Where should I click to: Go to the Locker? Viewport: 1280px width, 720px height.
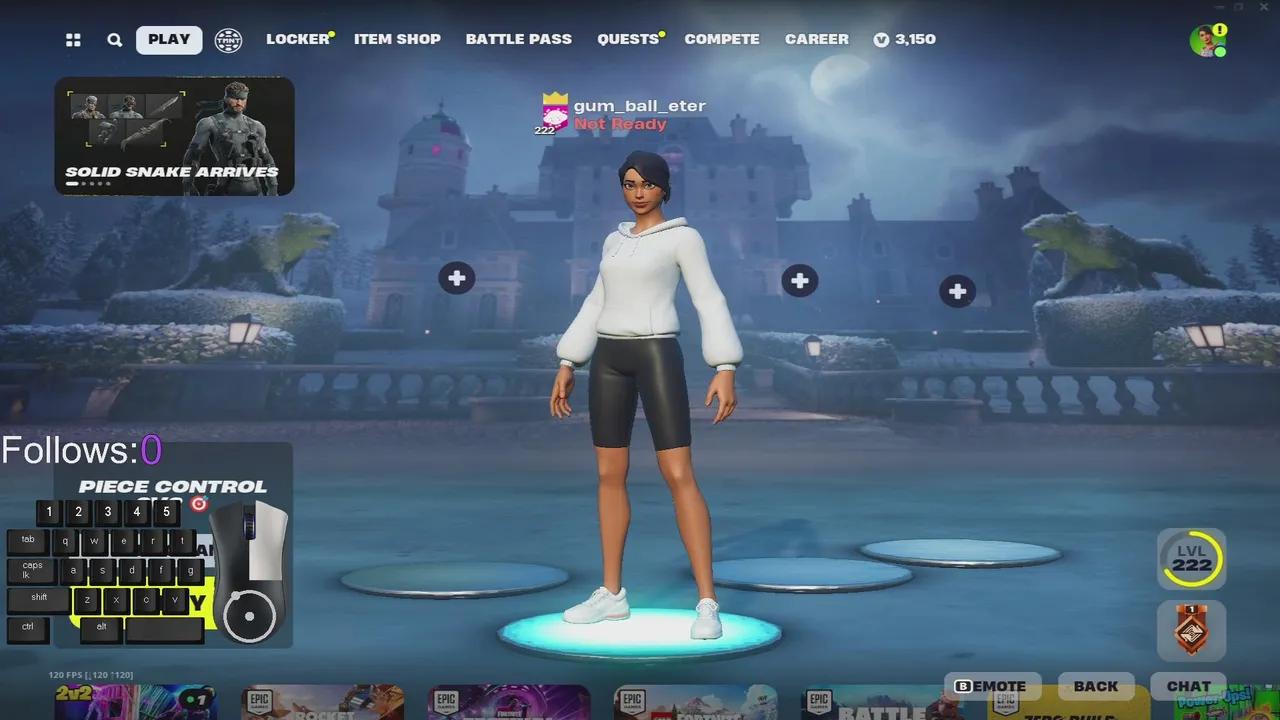[x=295, y=39]
